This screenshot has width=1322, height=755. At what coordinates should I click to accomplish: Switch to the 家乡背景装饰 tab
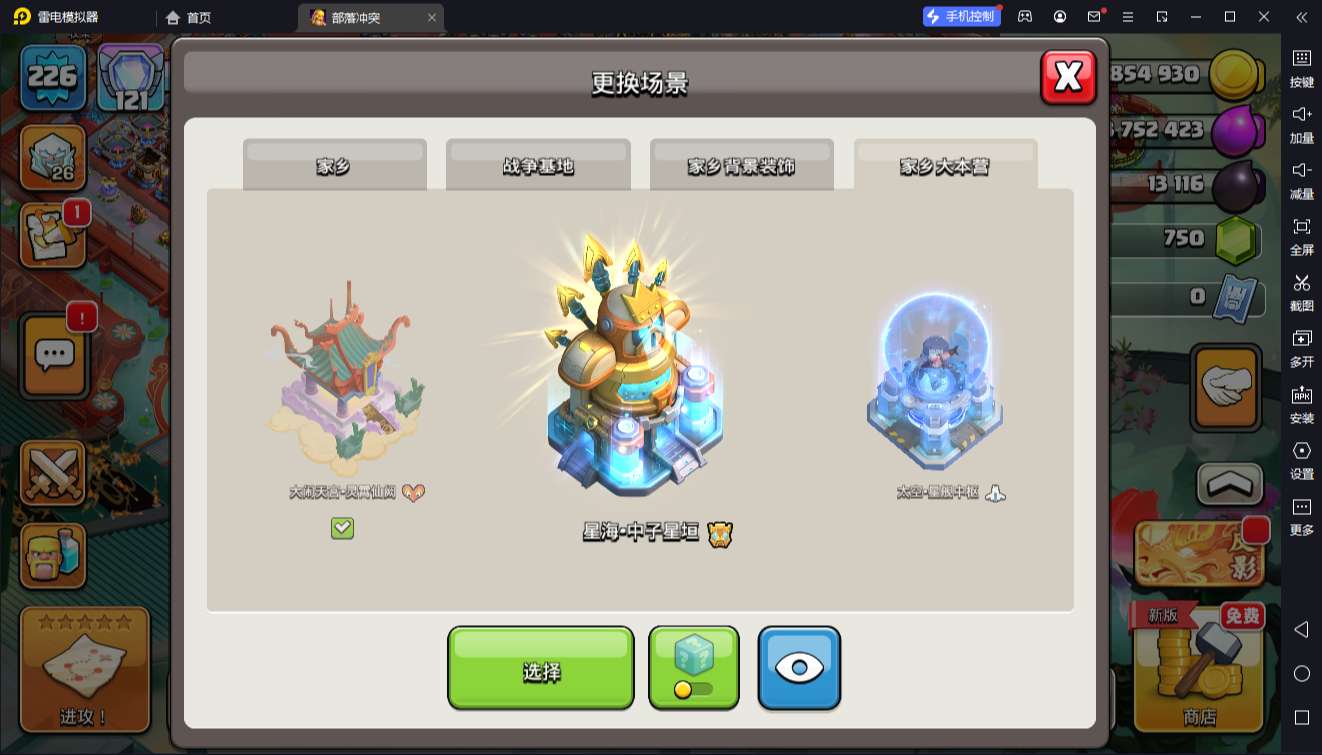(x=741, y=166)
